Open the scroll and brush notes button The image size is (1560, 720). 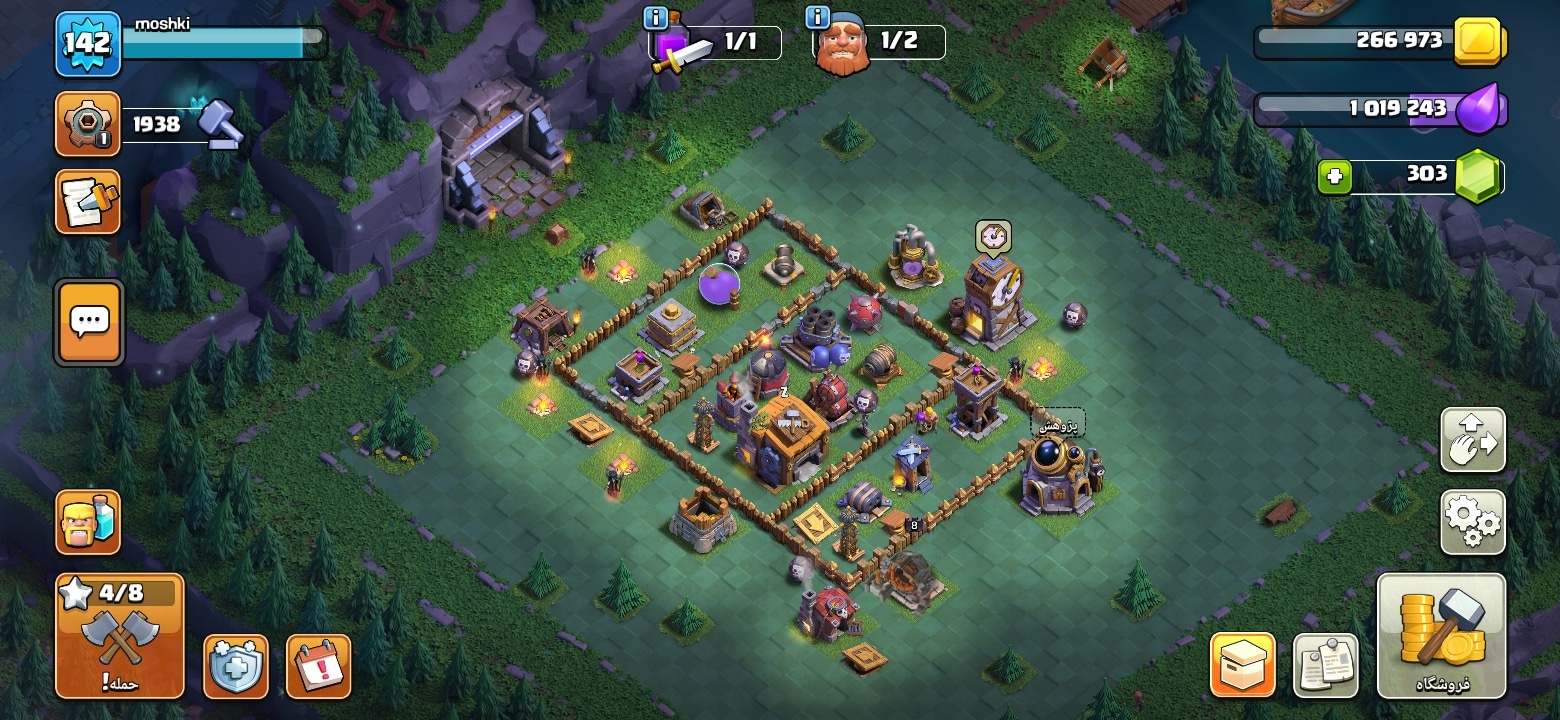pyautogui.click(x=88, y=201)
